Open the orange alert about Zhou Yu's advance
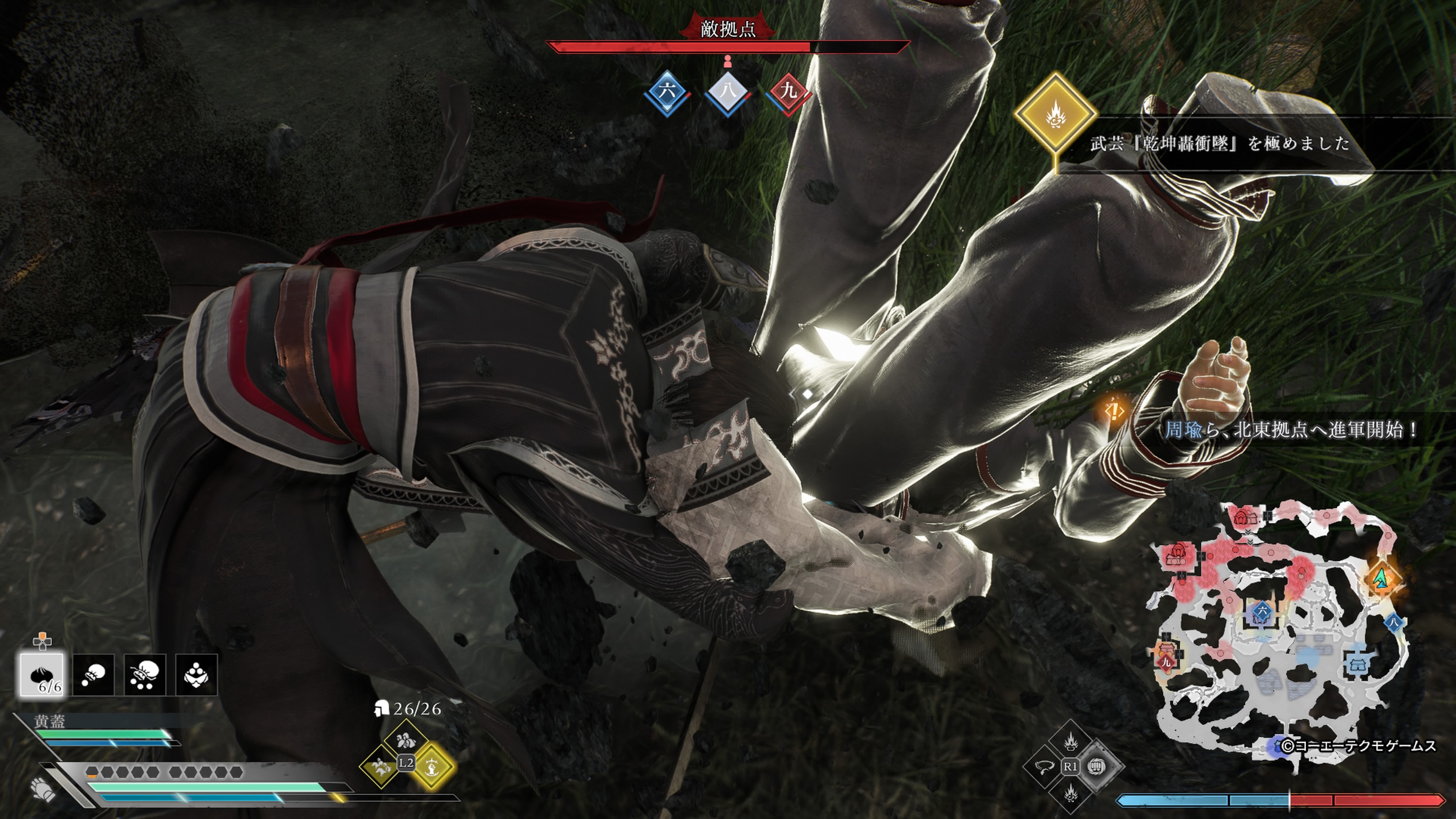 pos(1114,411)
